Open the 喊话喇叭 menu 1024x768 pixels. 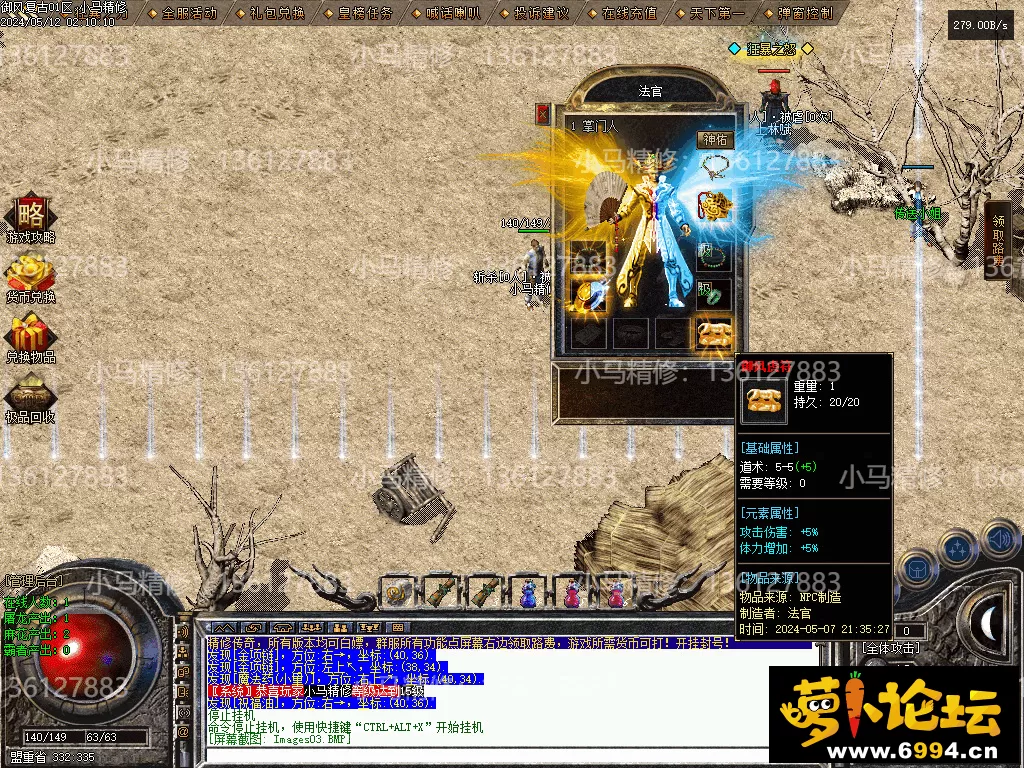click(447, 13)
